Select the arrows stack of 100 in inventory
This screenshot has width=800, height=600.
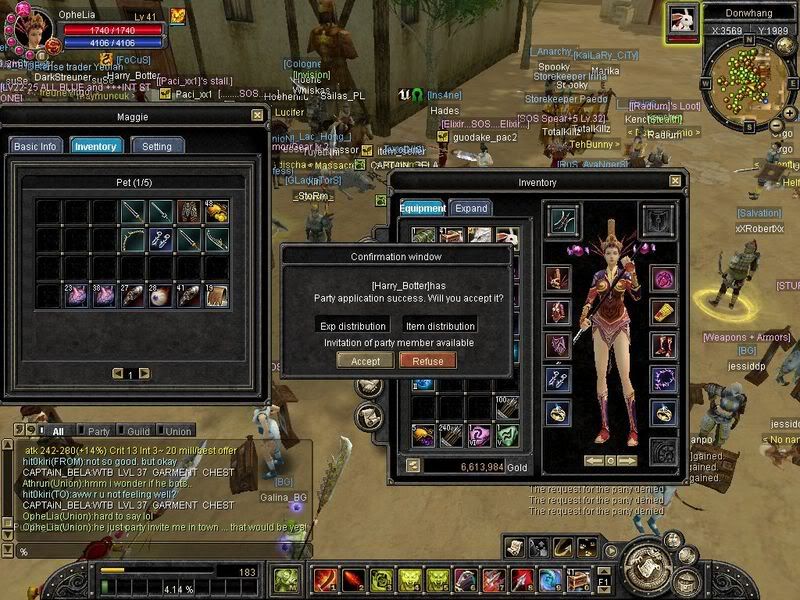click(508, 409)
